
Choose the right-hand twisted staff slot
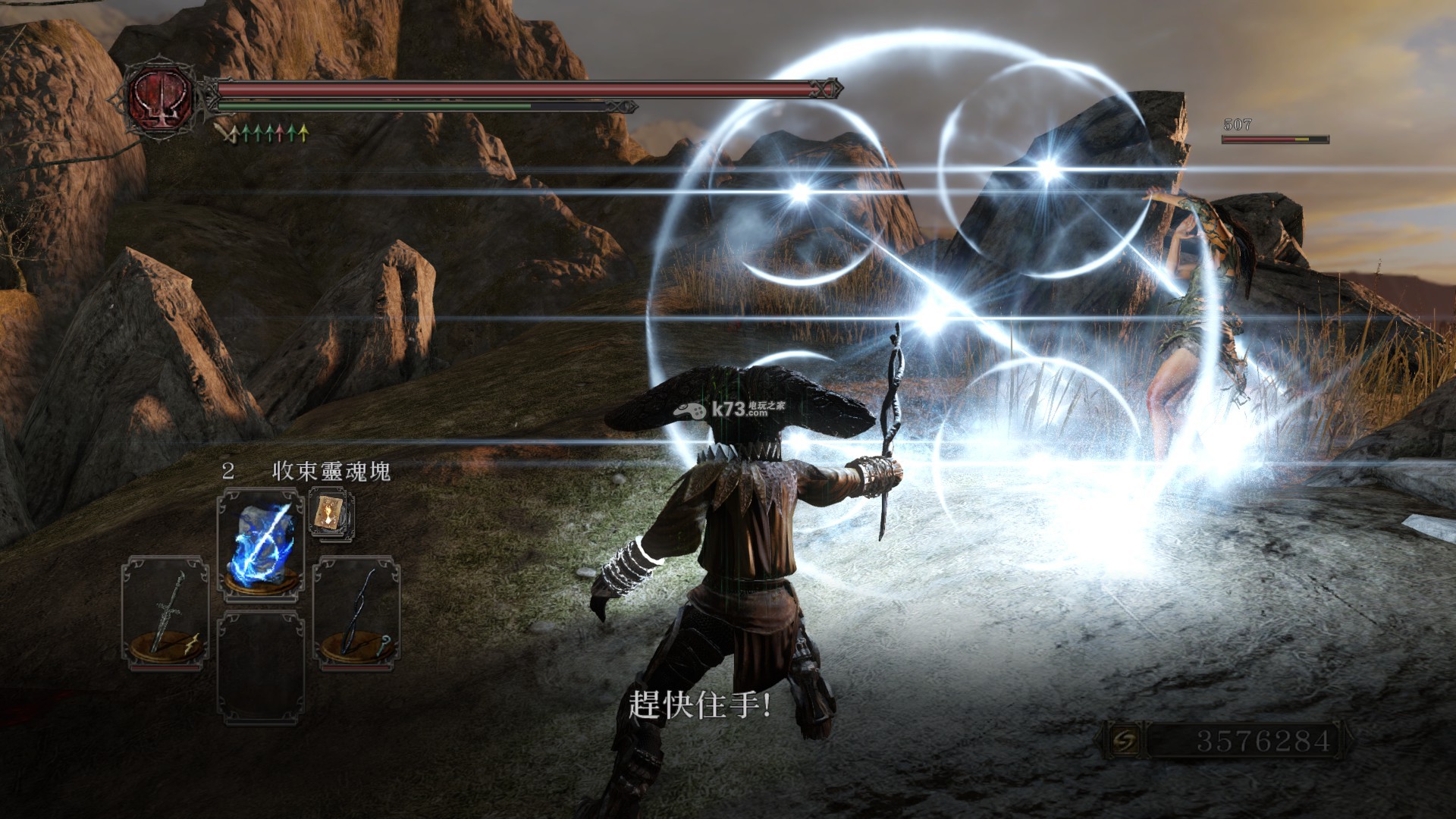click(356, 613)
